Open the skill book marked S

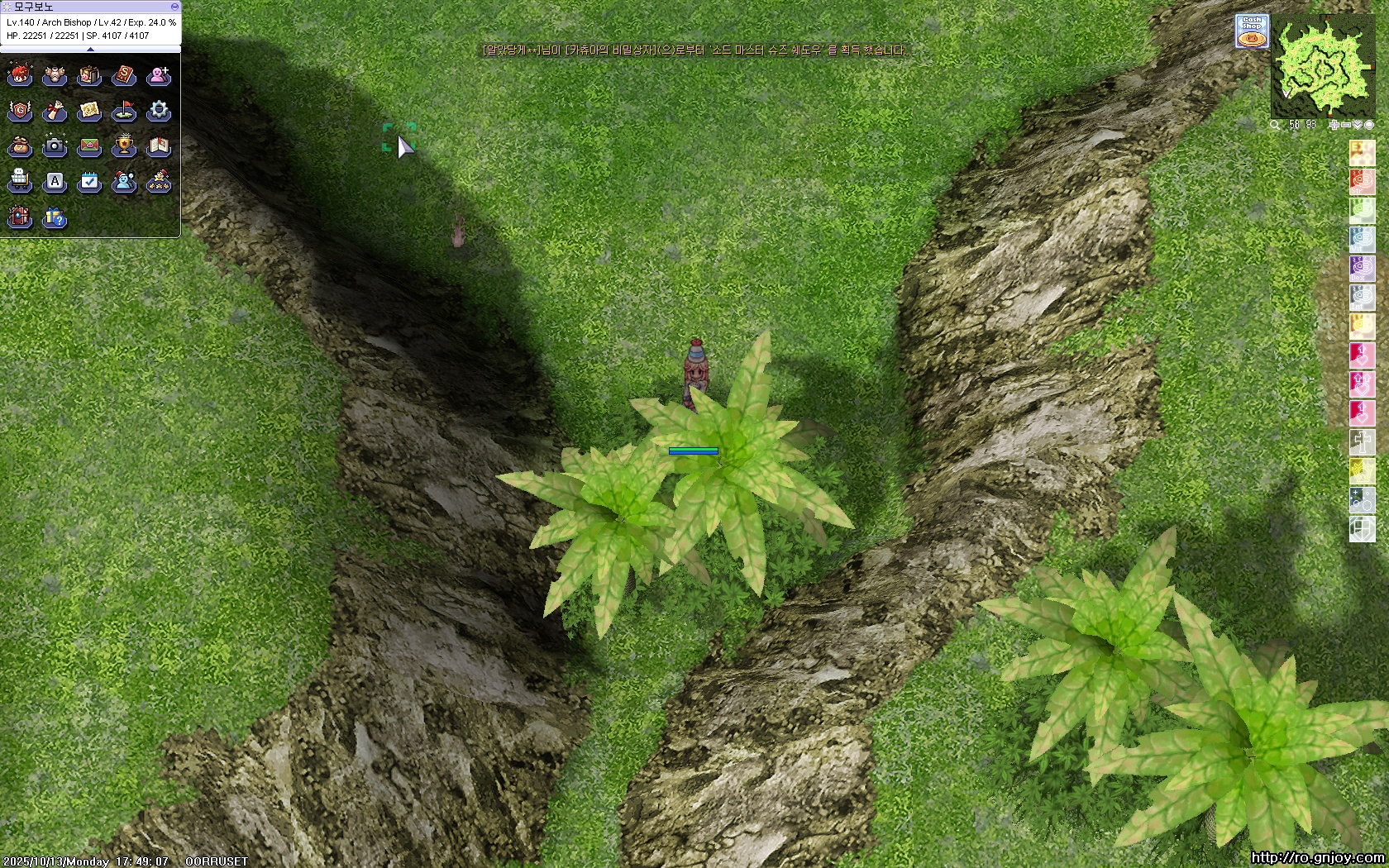click(124, 76)
